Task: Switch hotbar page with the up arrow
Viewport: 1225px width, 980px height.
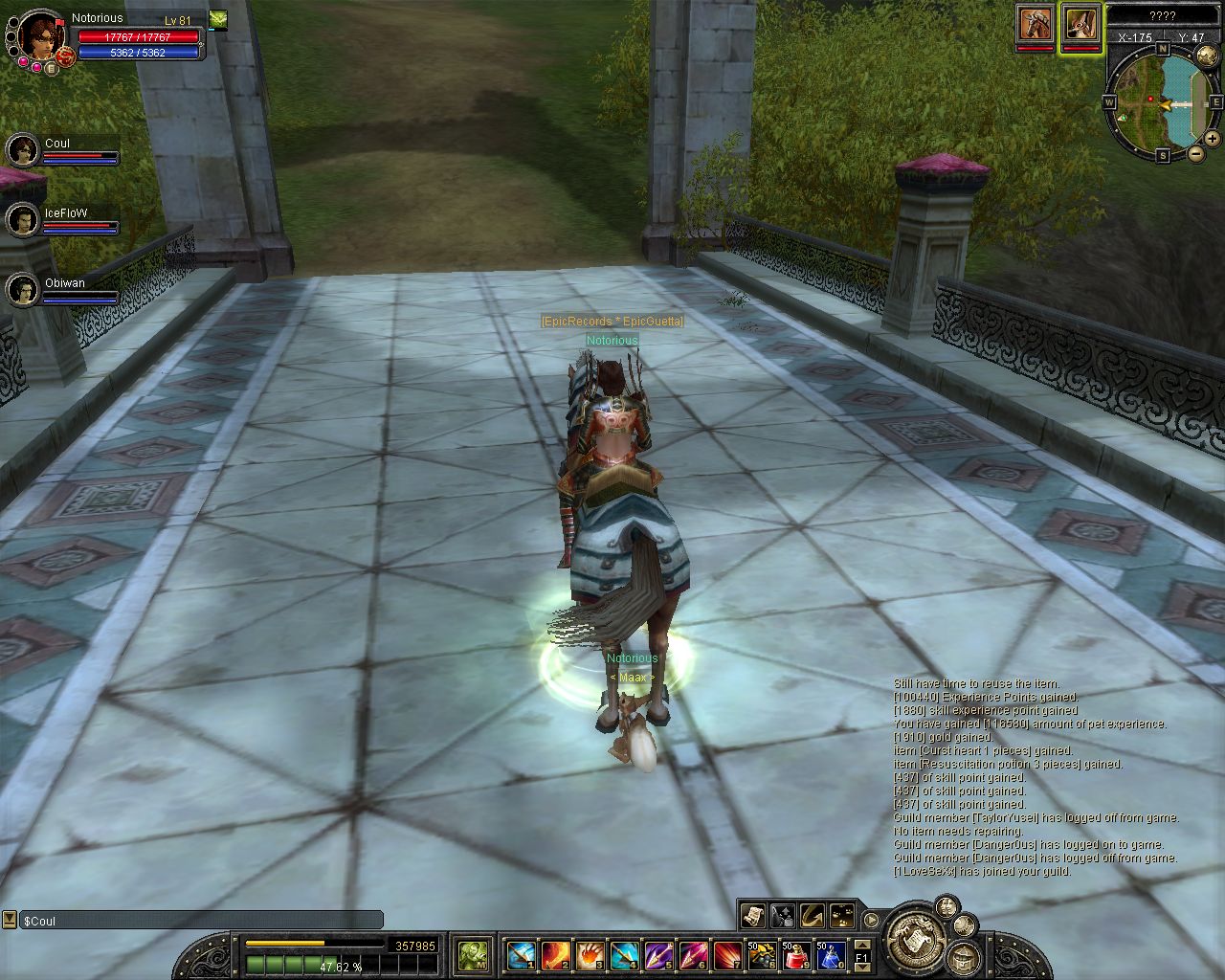Action: (x=862, y=947)
